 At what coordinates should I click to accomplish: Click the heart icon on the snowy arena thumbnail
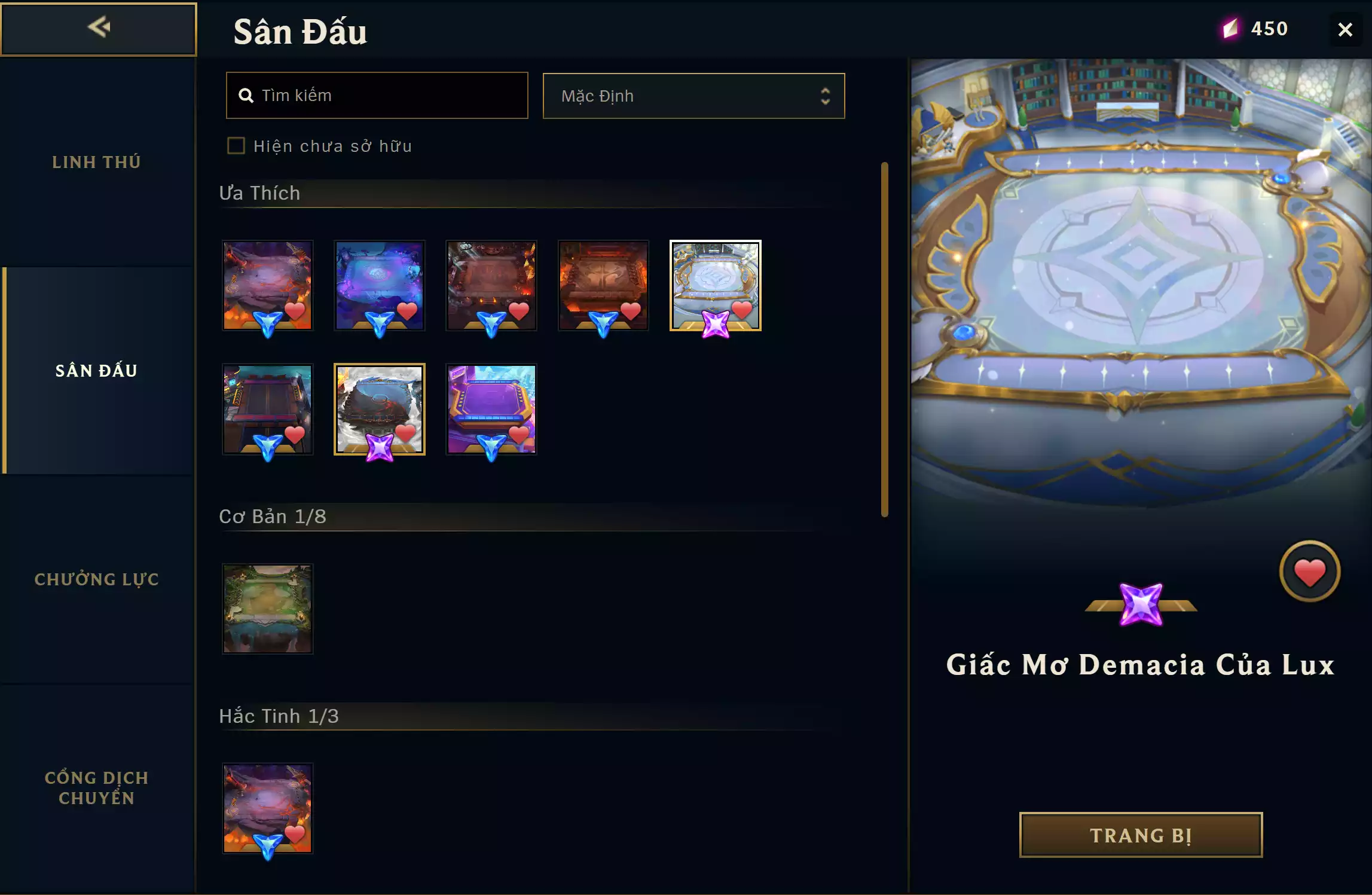(x=407, y=432)
